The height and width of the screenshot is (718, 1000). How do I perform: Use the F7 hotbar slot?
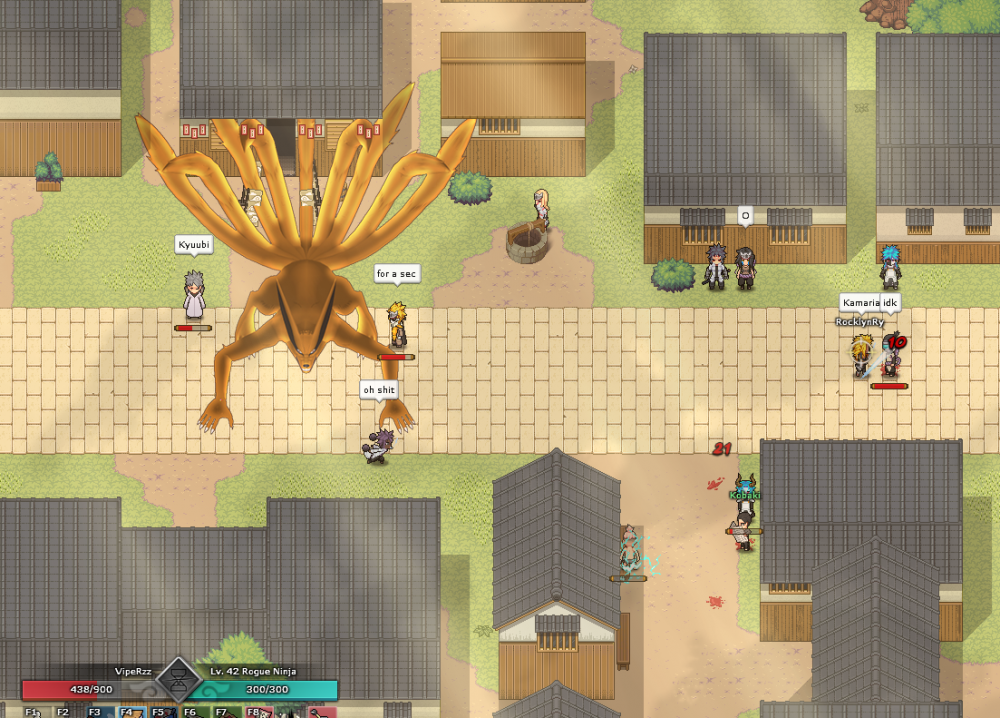pyautogui.click(x=224, y=712)
